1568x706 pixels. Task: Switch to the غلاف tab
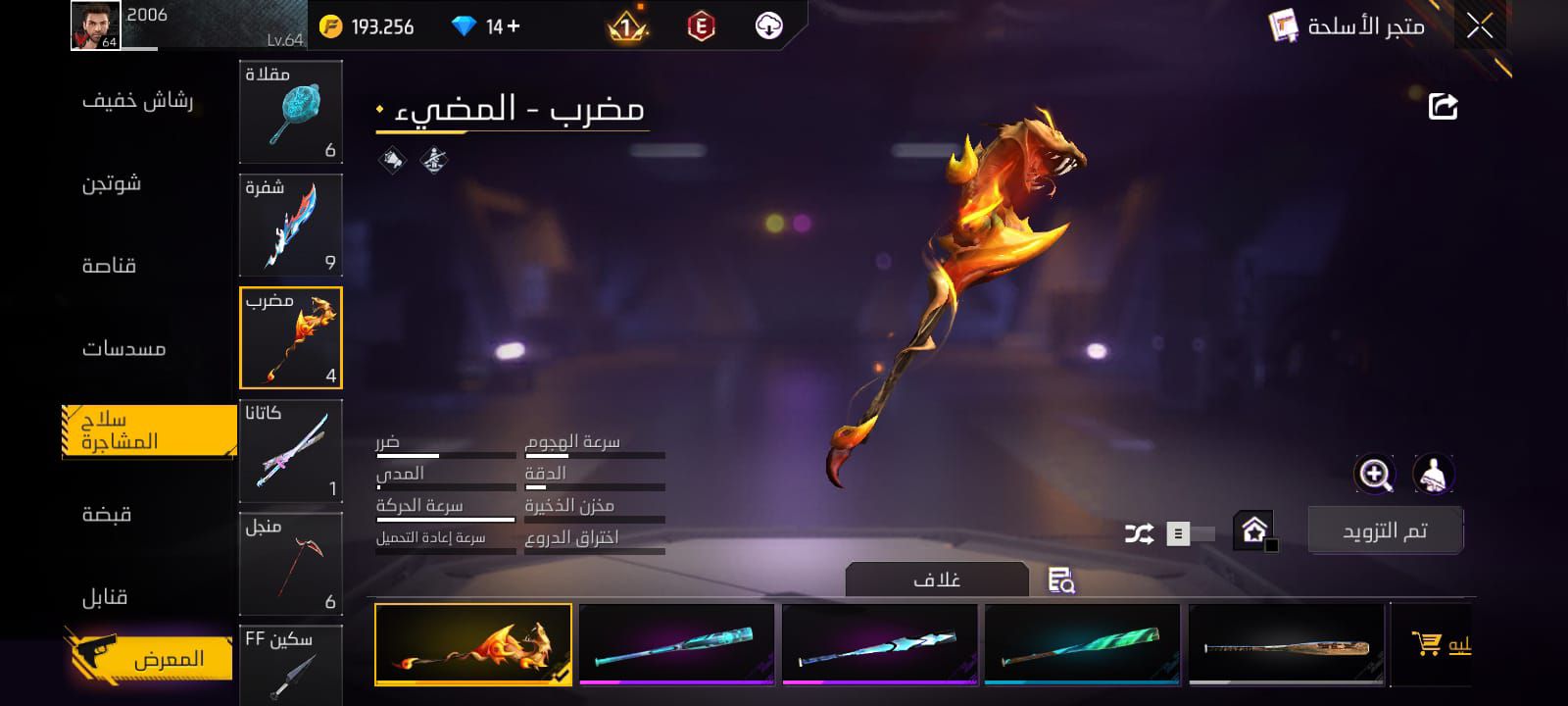(937, 578)
